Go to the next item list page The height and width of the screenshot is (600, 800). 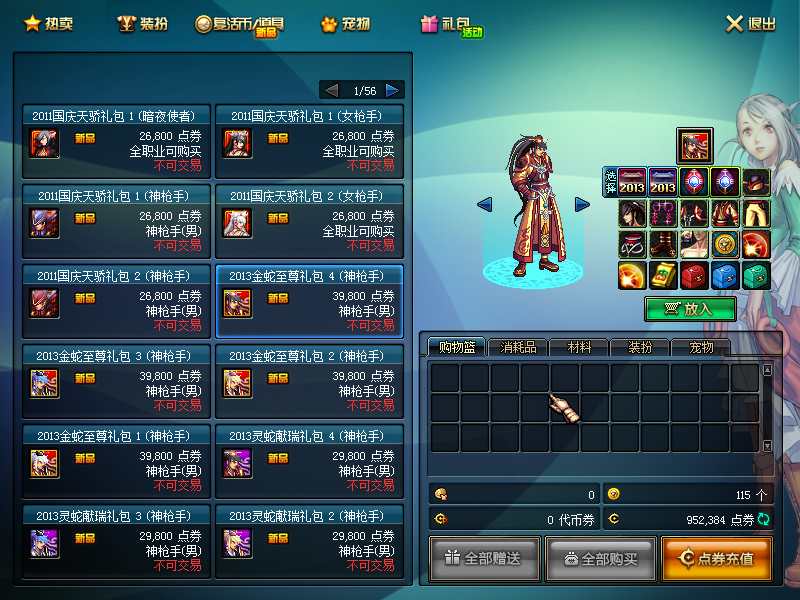(x=394, y=90)
